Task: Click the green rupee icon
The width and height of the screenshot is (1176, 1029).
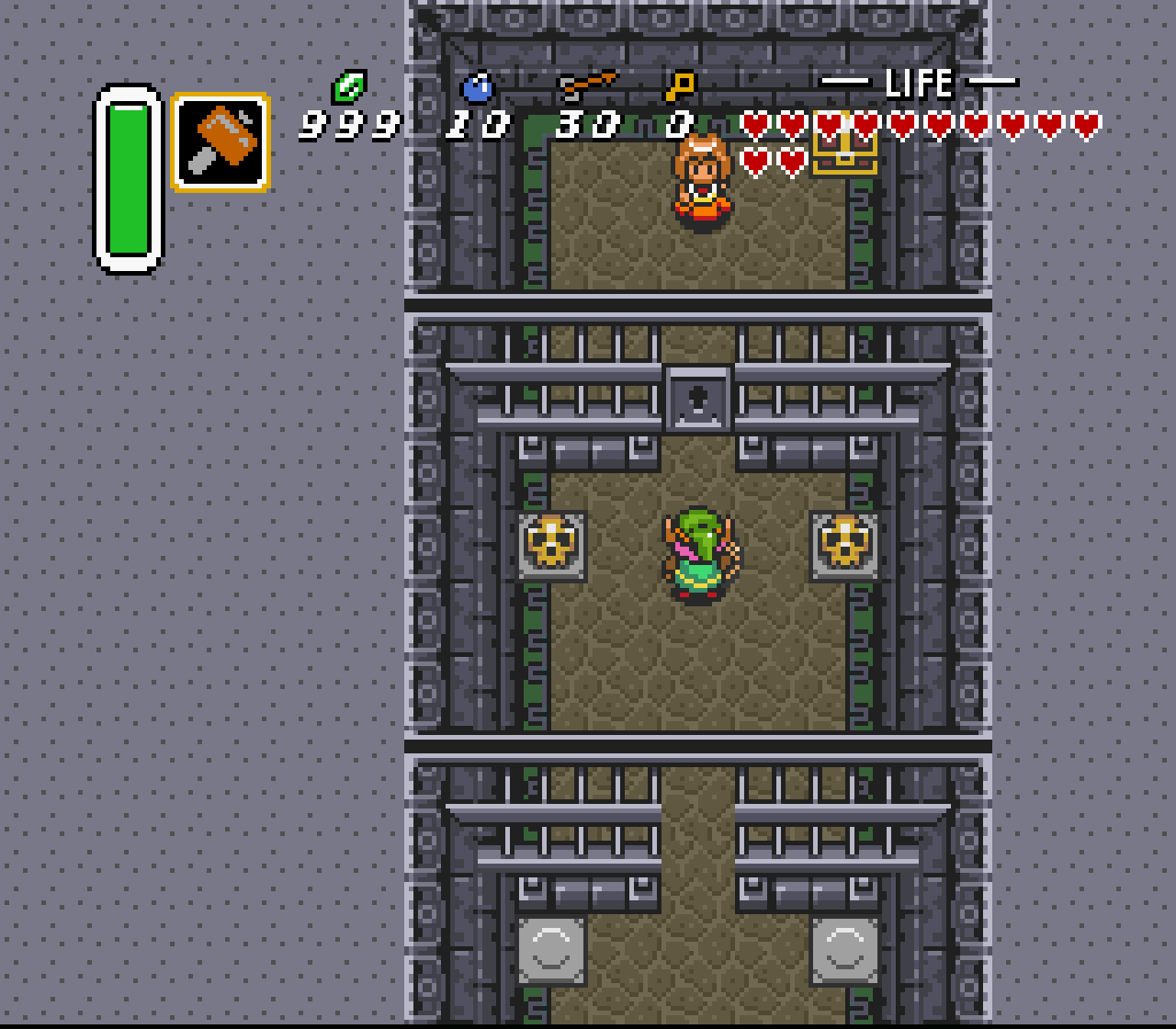Action: tap(349, 87)
